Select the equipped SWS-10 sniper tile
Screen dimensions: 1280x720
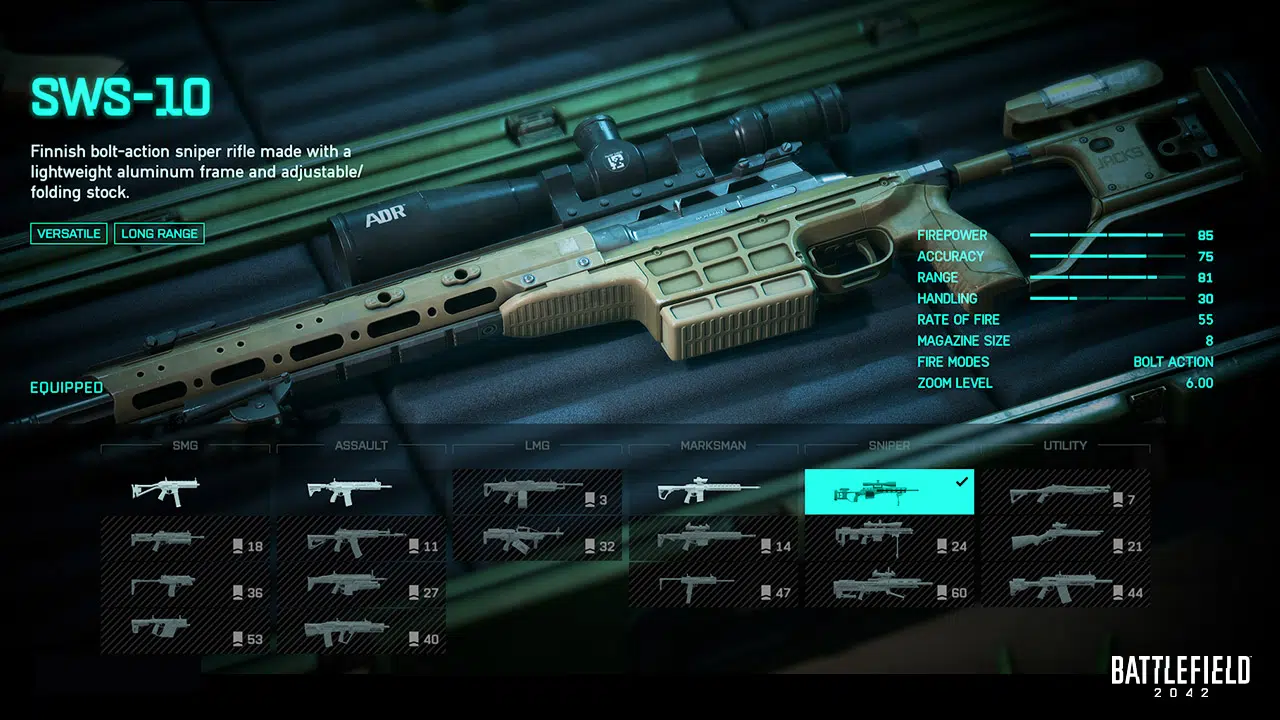(x=889, y=492)
